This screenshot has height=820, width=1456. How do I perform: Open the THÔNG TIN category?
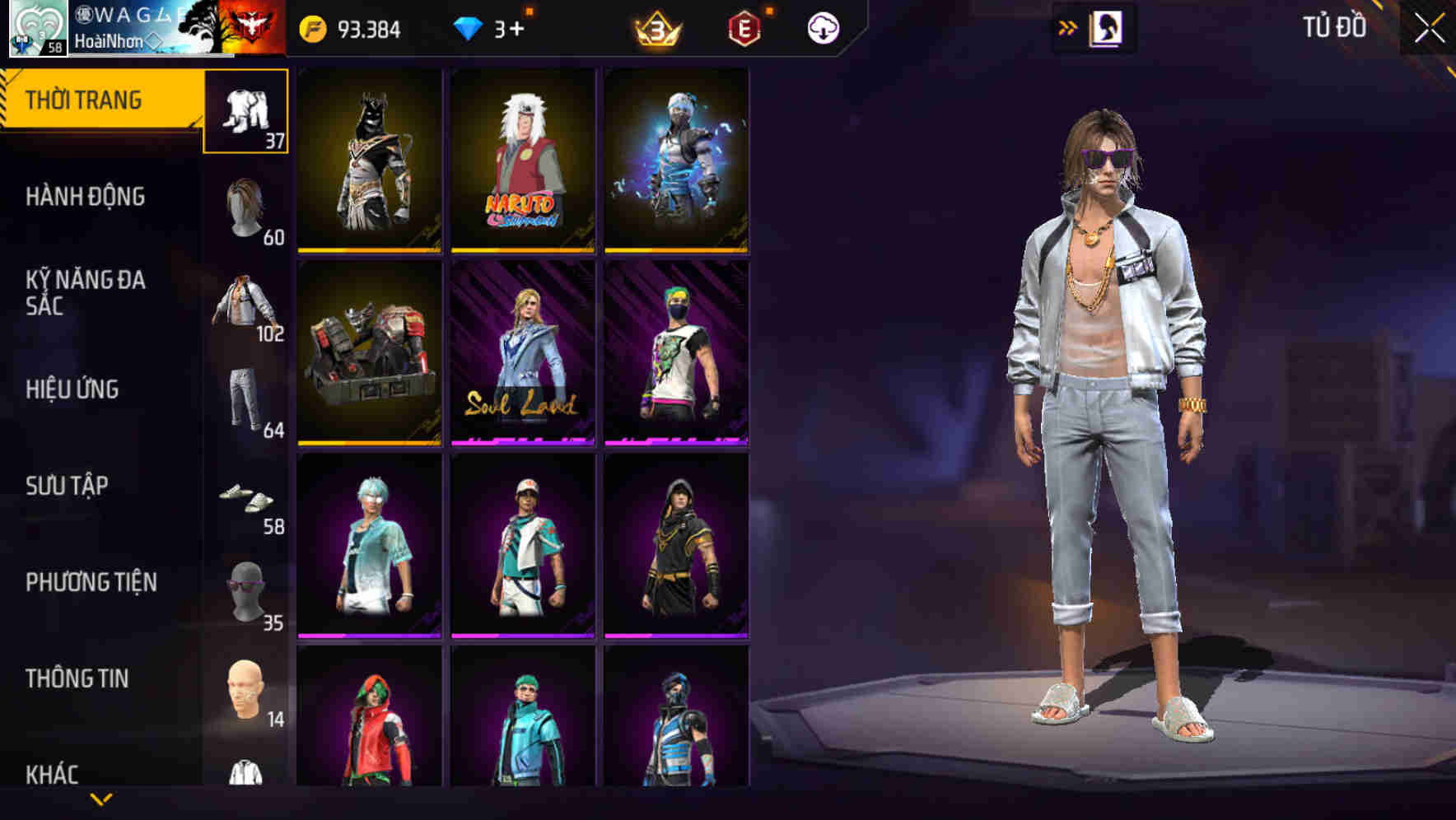pyautogui.click(x=77, y=678)
